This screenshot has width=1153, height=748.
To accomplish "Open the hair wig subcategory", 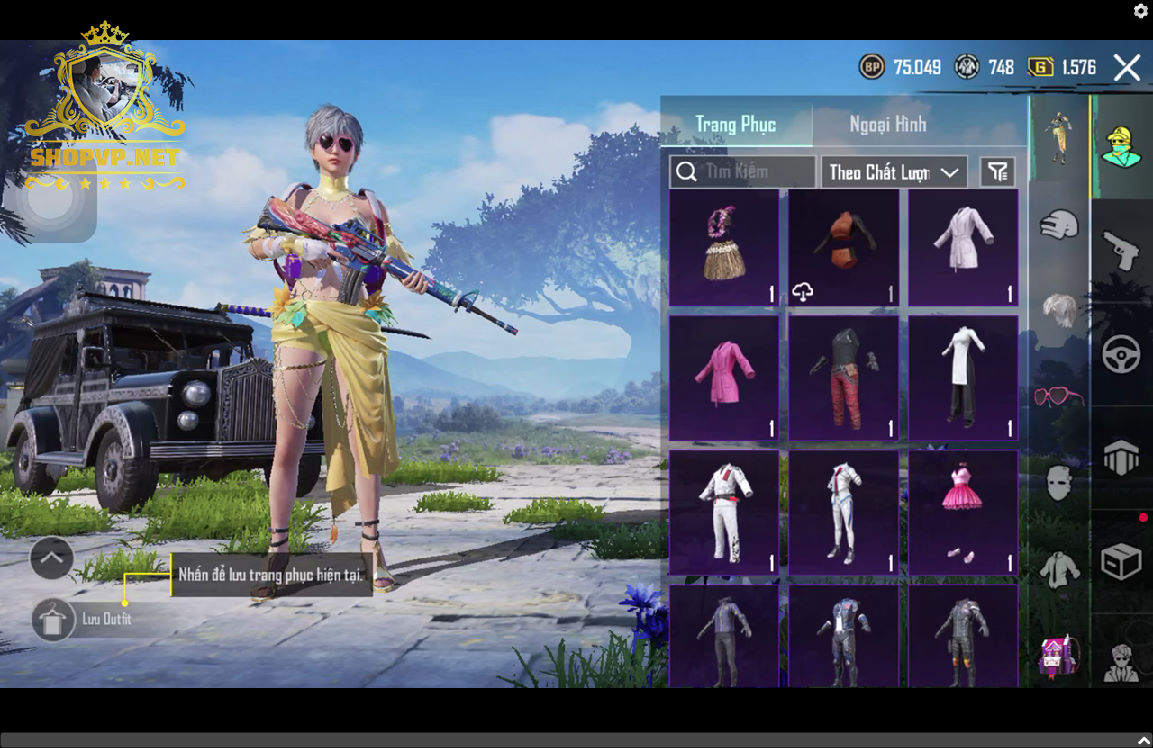I will [x=1059, y=310].
